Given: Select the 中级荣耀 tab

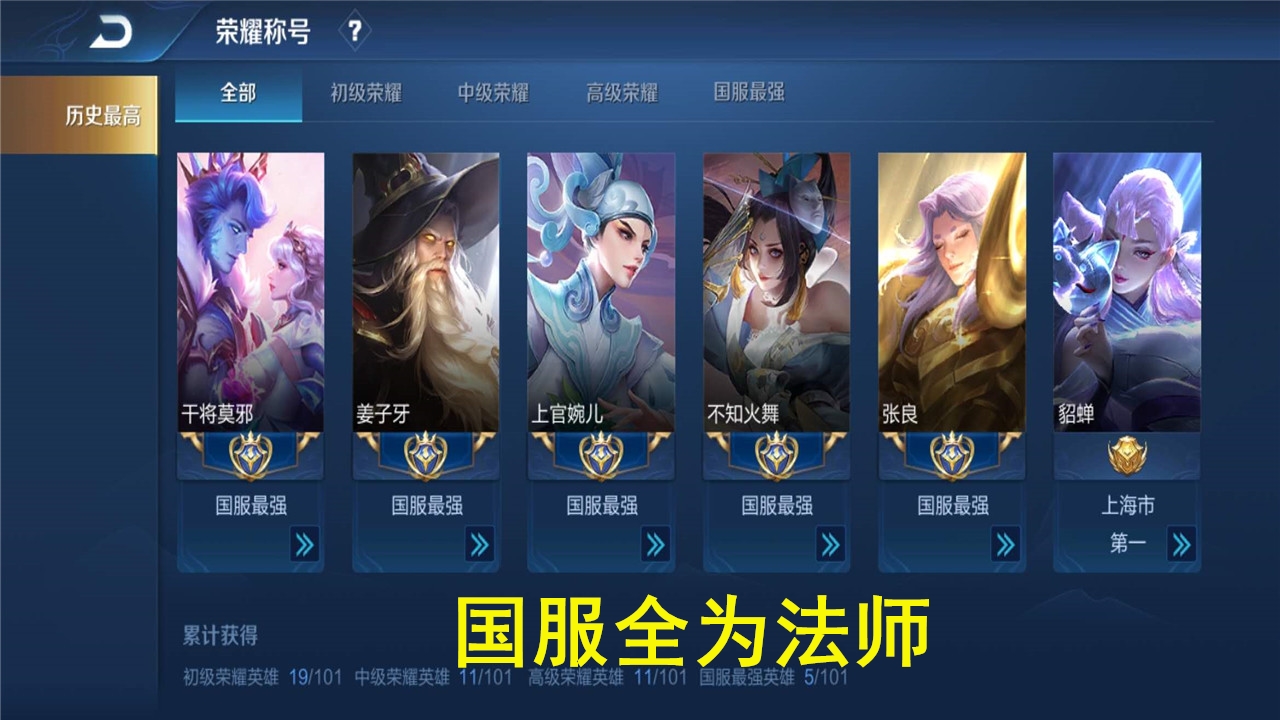Looking at the screenshot, I should (x=492, y=94).
